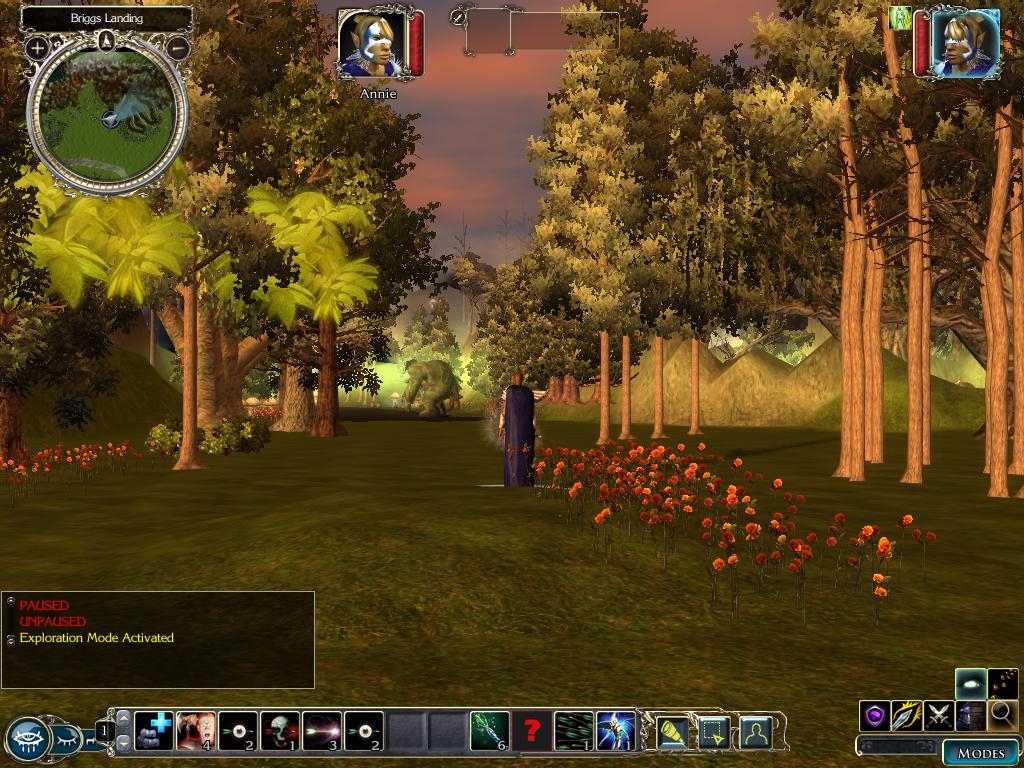Click the large eye emblem button

point(28,740)
